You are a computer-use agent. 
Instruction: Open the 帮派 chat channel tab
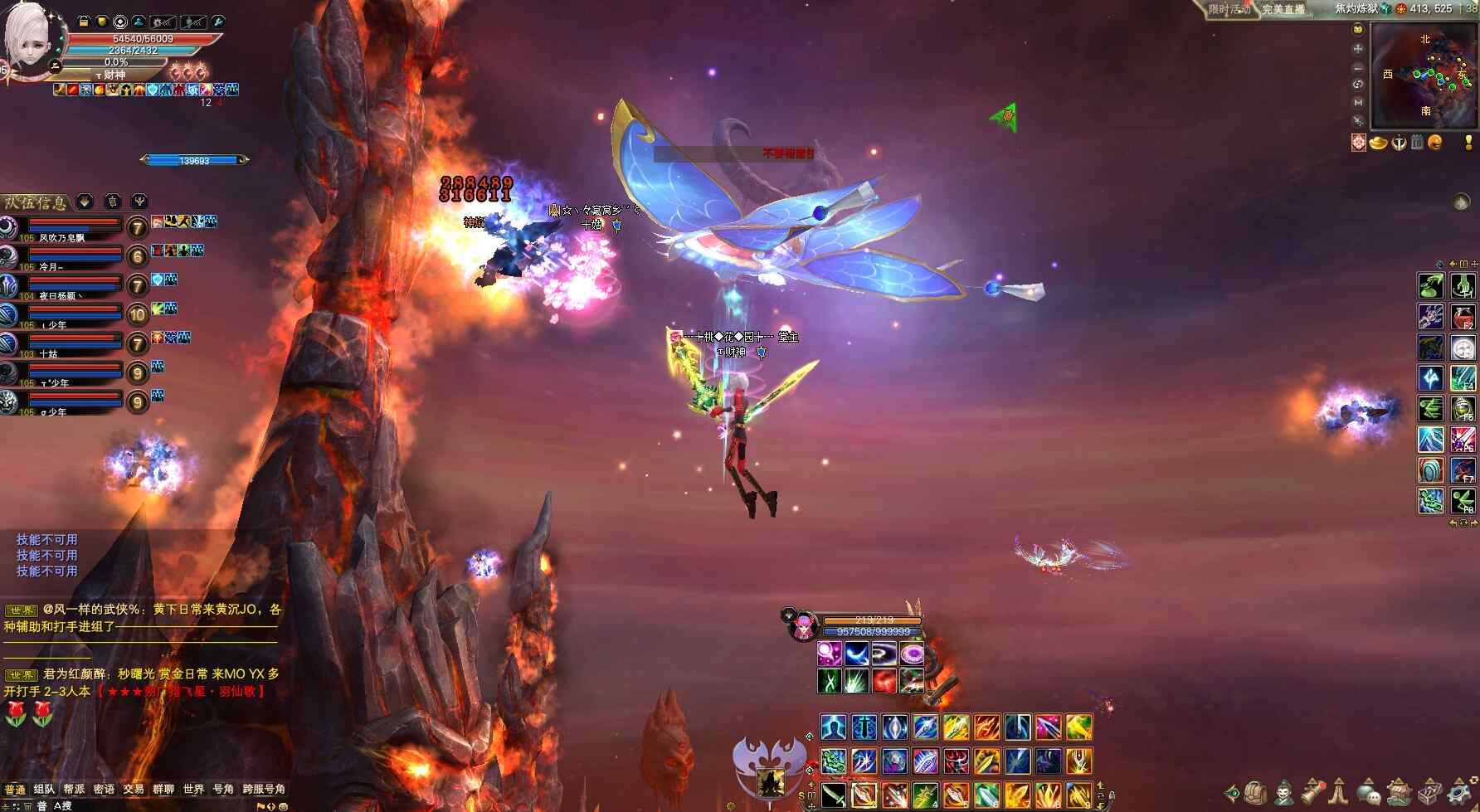point(74,789)
